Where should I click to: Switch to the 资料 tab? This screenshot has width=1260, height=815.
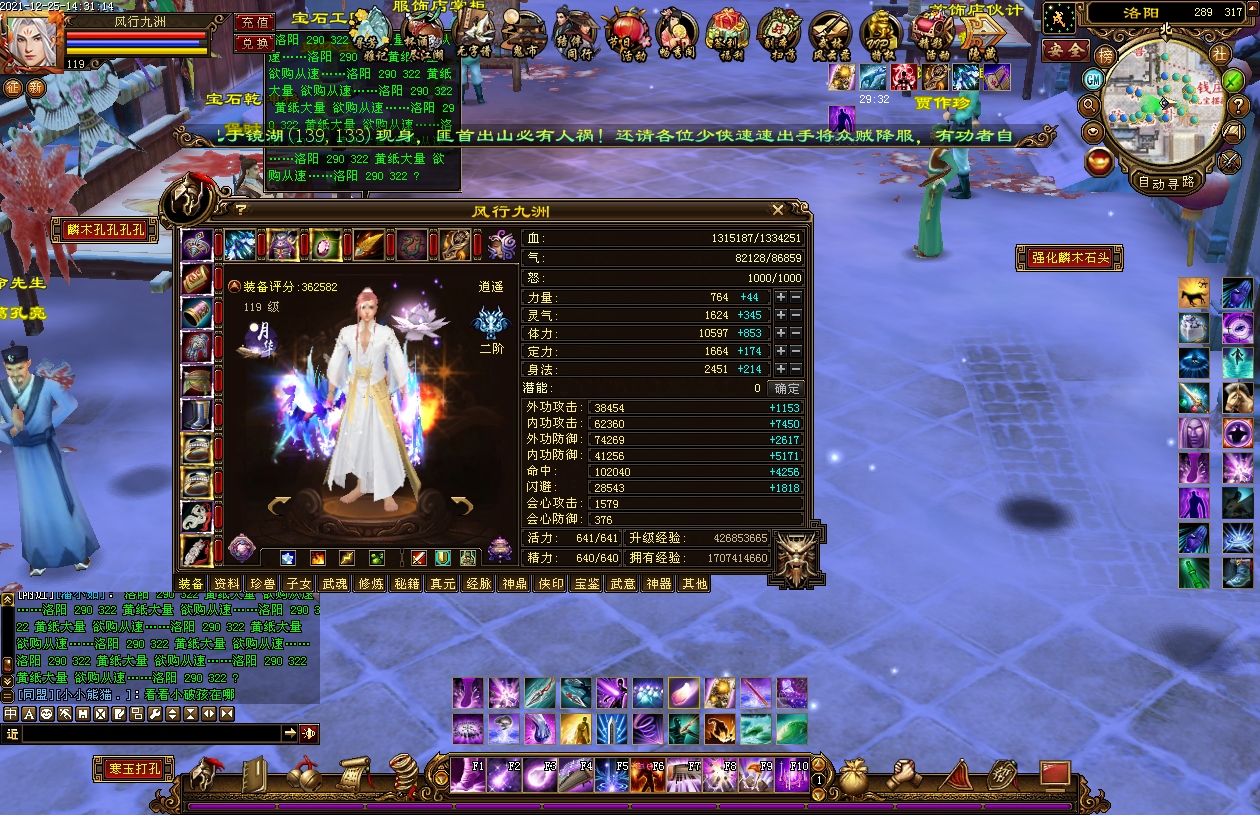click(227, 584)
